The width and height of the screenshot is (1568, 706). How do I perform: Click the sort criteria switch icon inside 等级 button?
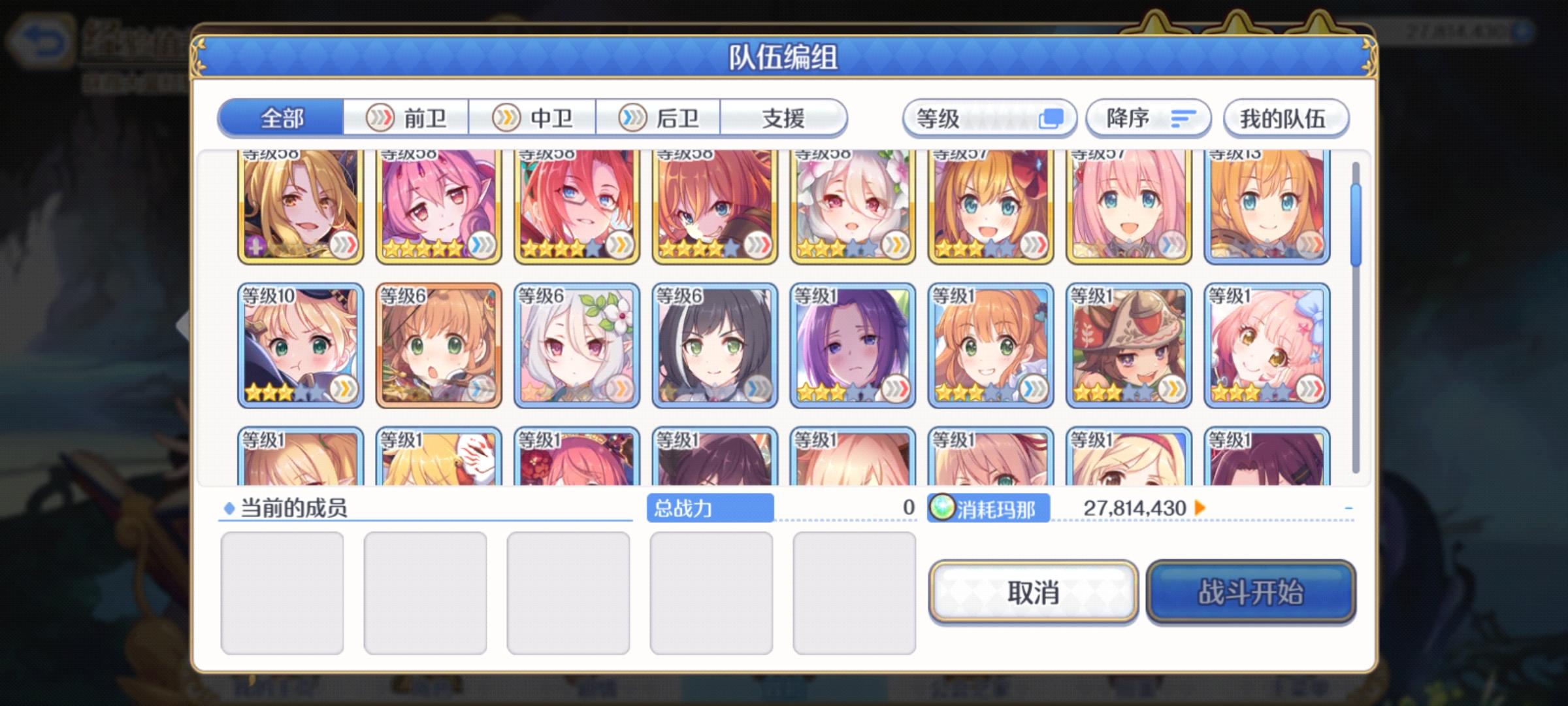(x=1053, y=118)
